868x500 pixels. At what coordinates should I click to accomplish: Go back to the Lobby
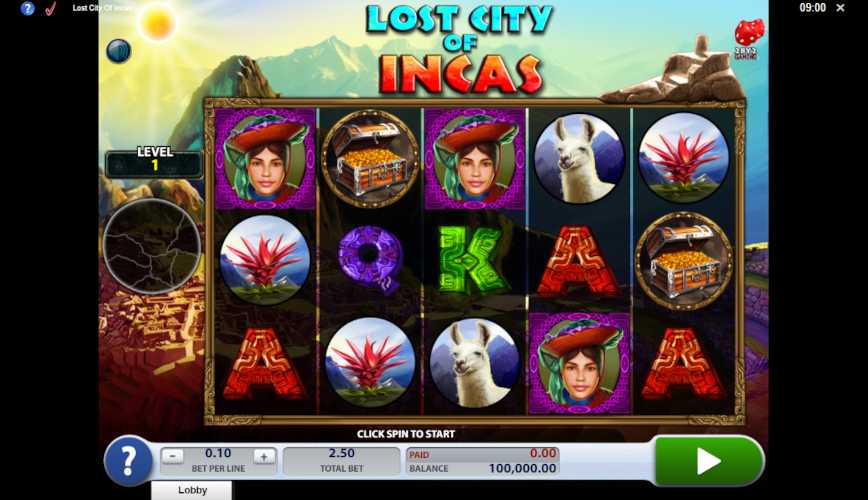coord(192,490)
